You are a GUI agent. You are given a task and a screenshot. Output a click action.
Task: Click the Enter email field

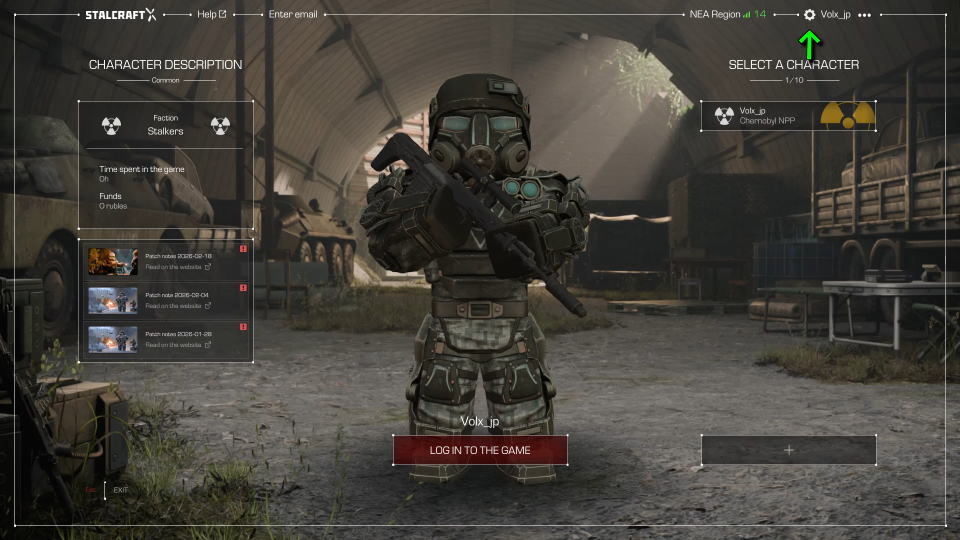point(293,15)
